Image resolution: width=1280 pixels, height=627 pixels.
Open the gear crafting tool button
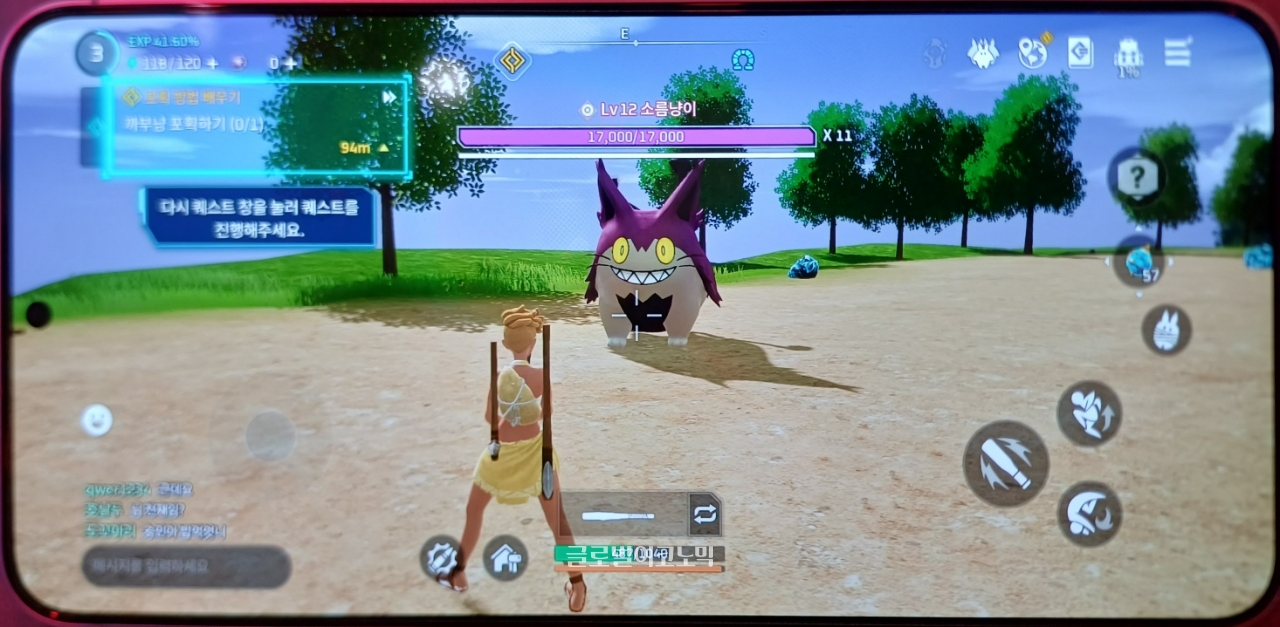(441, 557)
